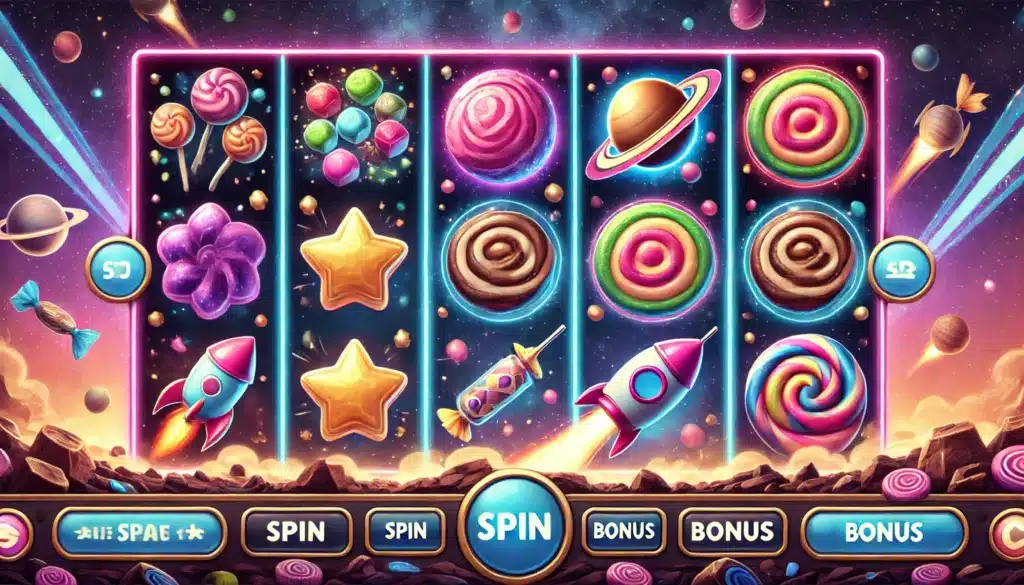This screenshot has height=585, width=1024.
Task: Tap the round blue button right of the reels
Action: click(x=900, y=269)
